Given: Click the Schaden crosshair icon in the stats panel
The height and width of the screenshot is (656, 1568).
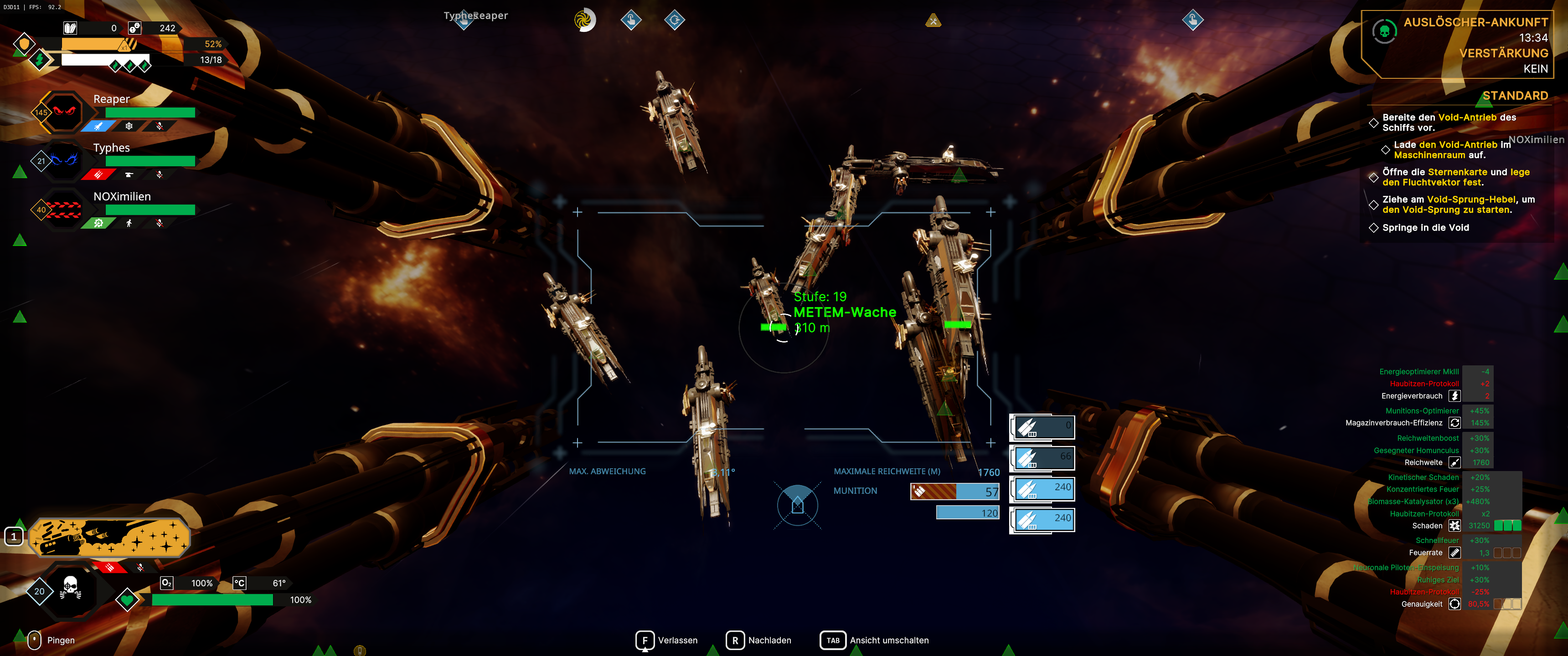Looking at the screenshot, I should 1455,525.
